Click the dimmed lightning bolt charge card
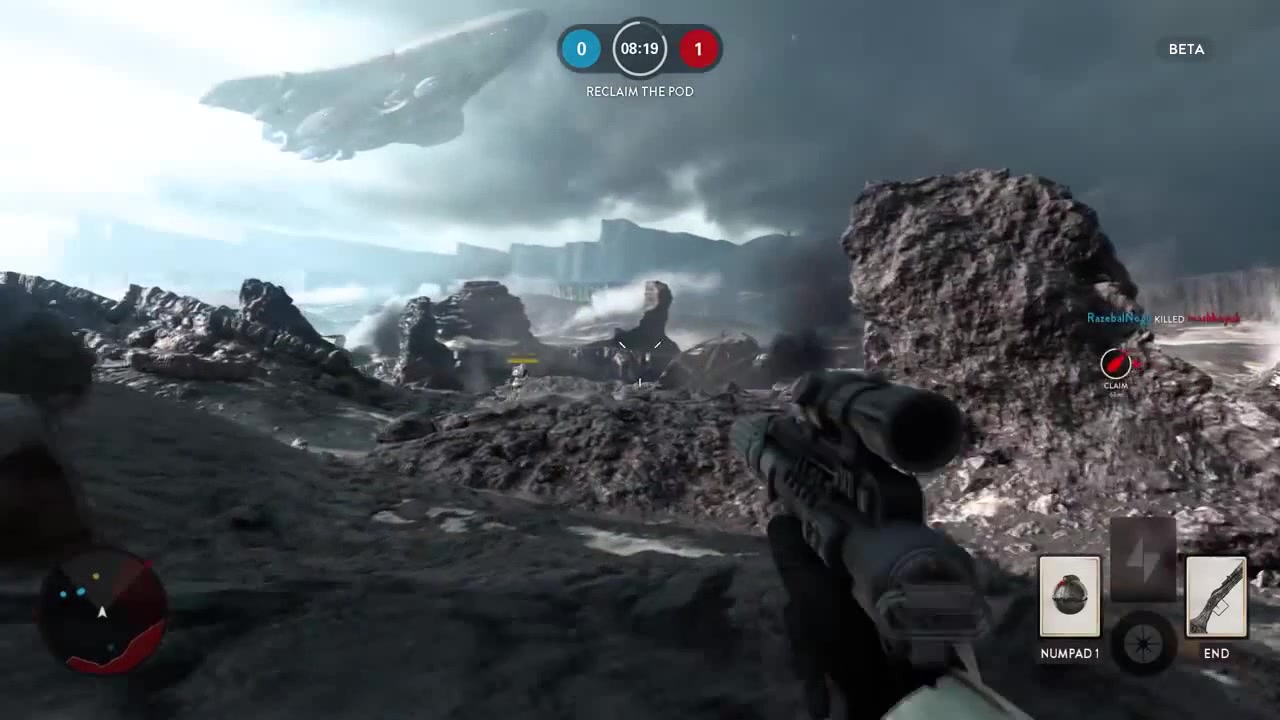The width and height of the screenshot is (1280, 720). [x=1143, y=559]
